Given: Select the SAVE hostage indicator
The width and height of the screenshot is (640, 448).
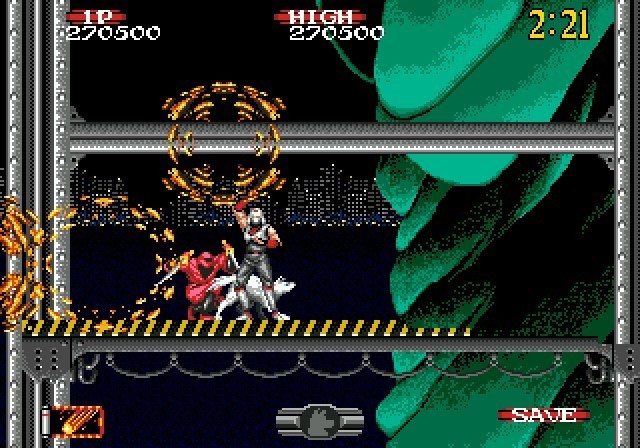Looking at the screenshot, I should click(543, 414).
